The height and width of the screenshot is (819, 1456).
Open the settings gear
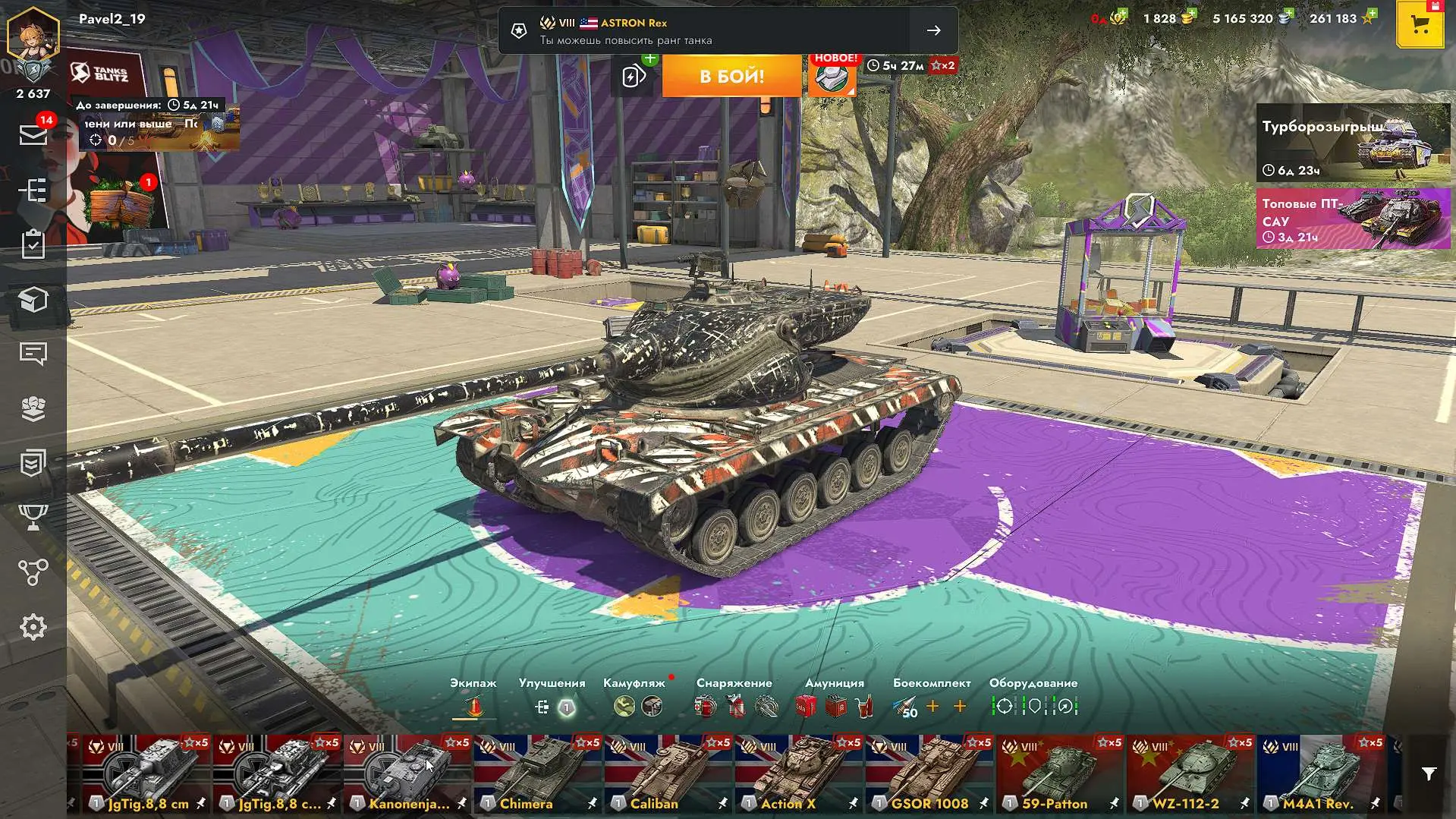point(33,627)
